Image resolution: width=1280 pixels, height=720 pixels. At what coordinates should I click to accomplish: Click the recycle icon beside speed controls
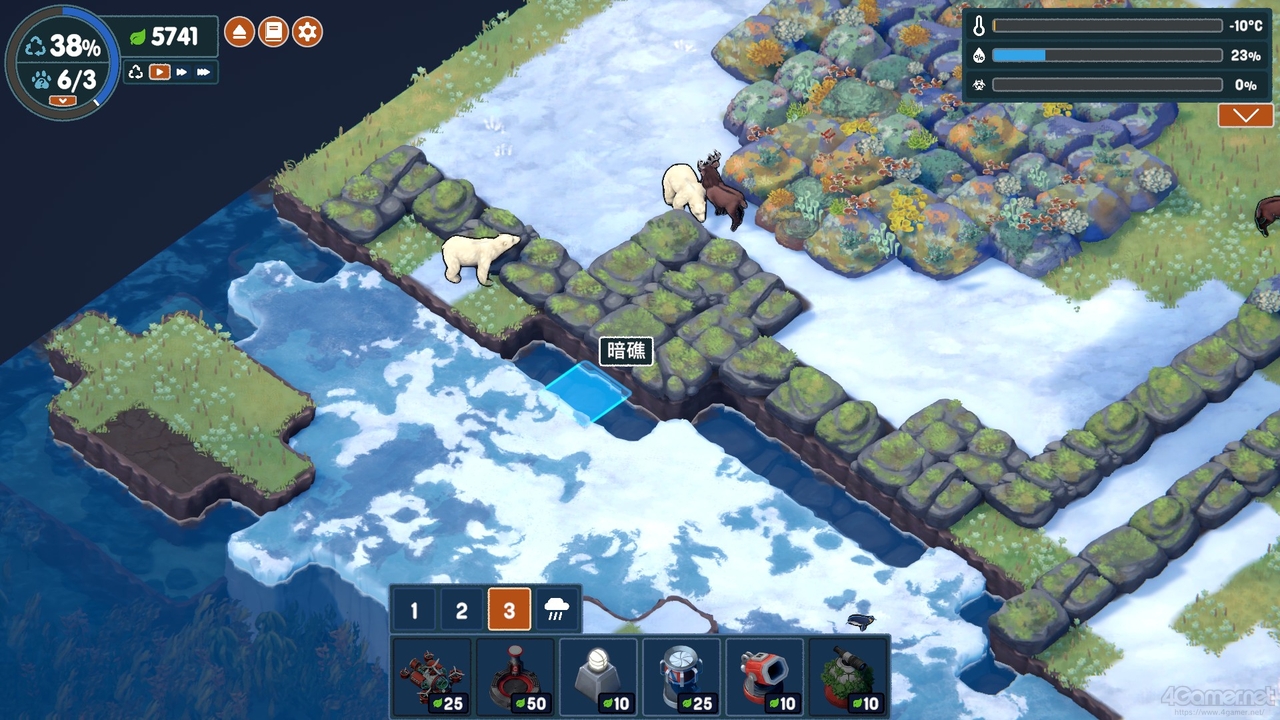136,72
